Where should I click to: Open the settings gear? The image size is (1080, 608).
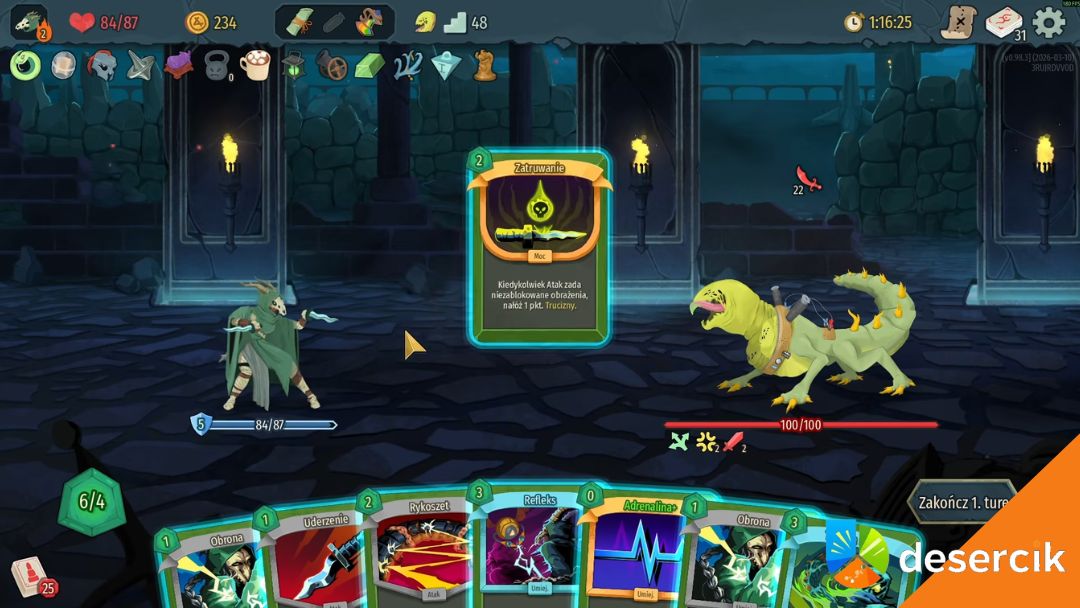[x=1049, y=22]
